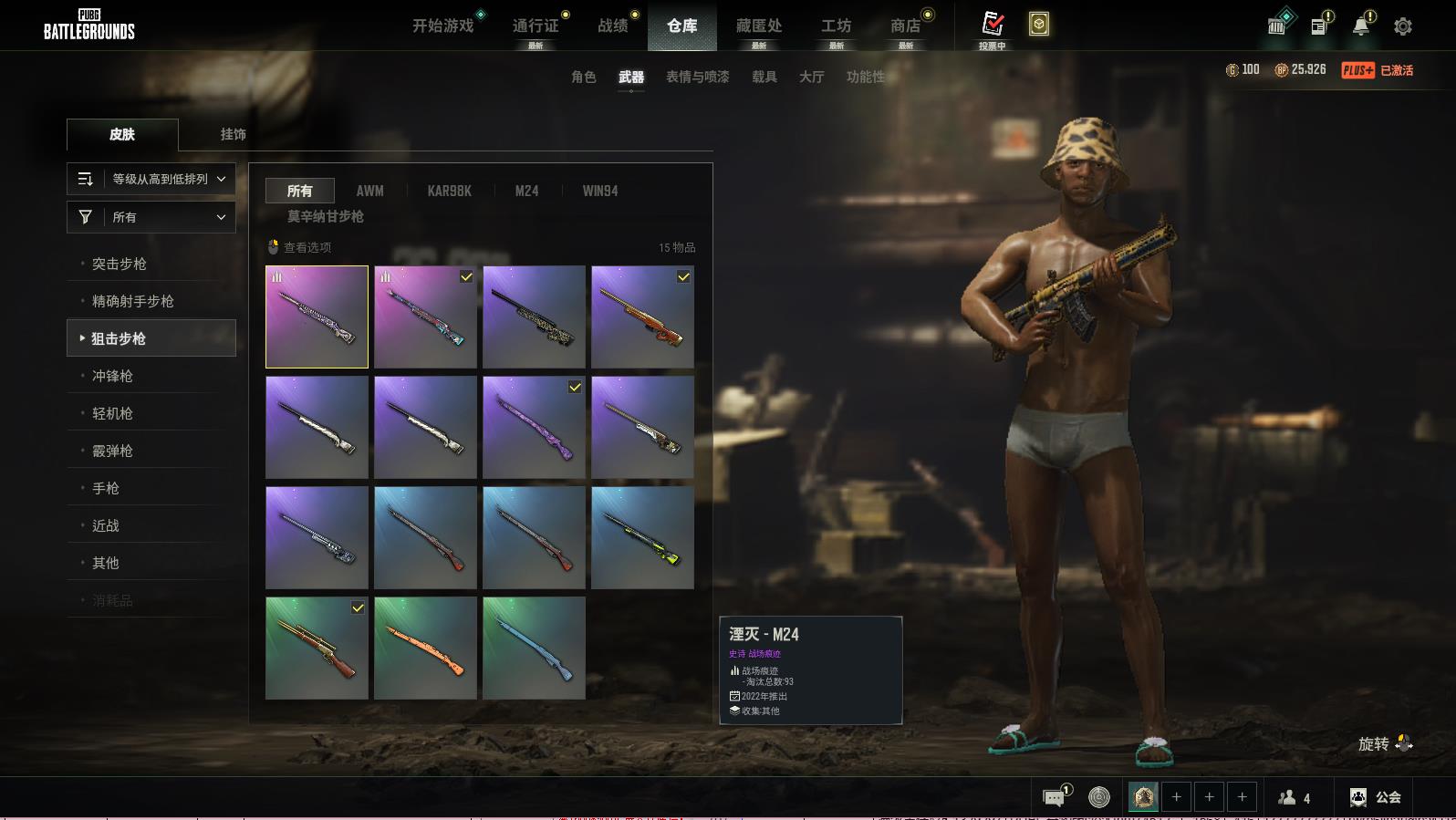
Task: Switch to the 载具 vehicle subtab
Action: tap(764, 77)
